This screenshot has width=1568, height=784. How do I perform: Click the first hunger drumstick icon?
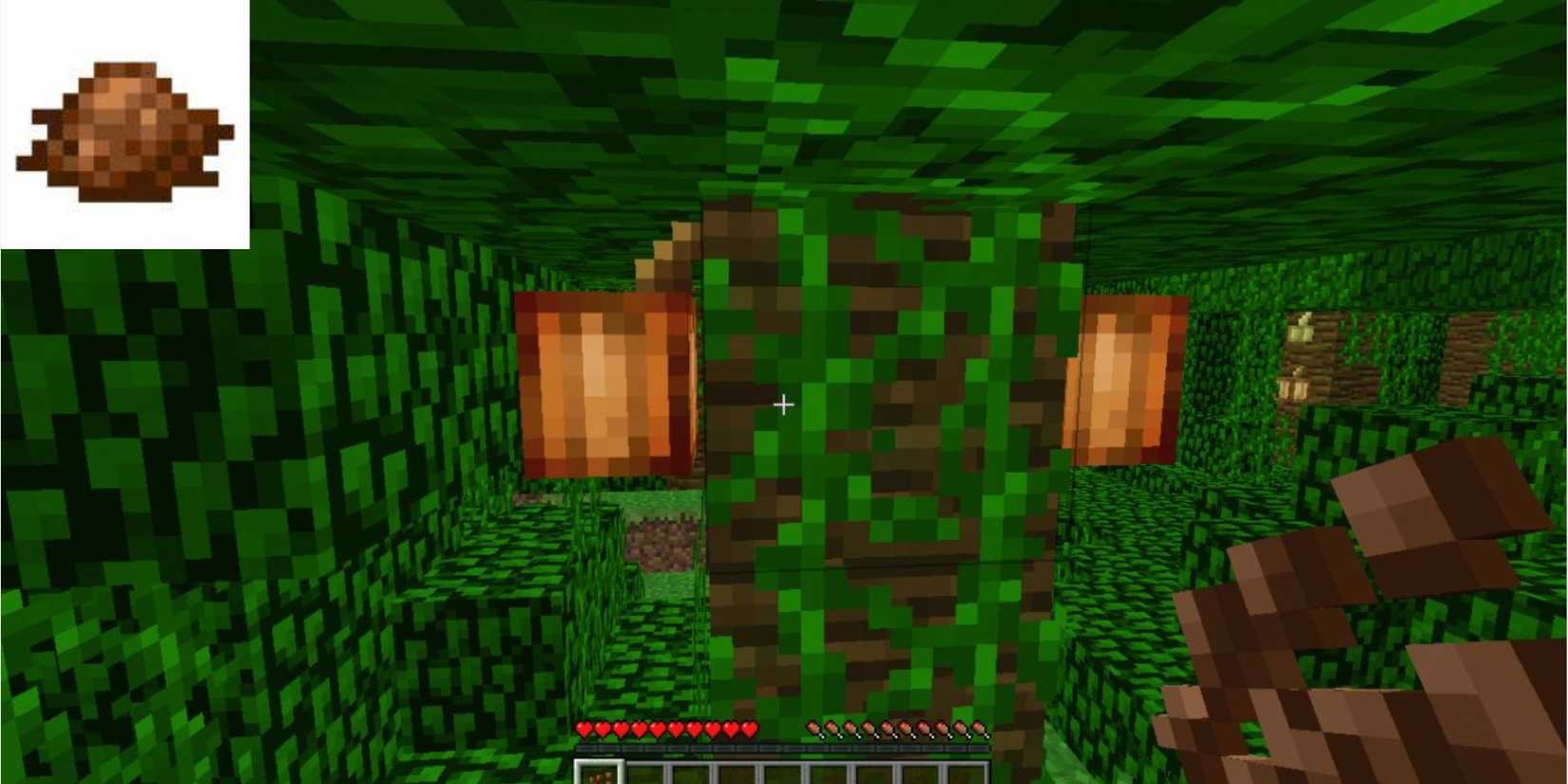[813, 730]
